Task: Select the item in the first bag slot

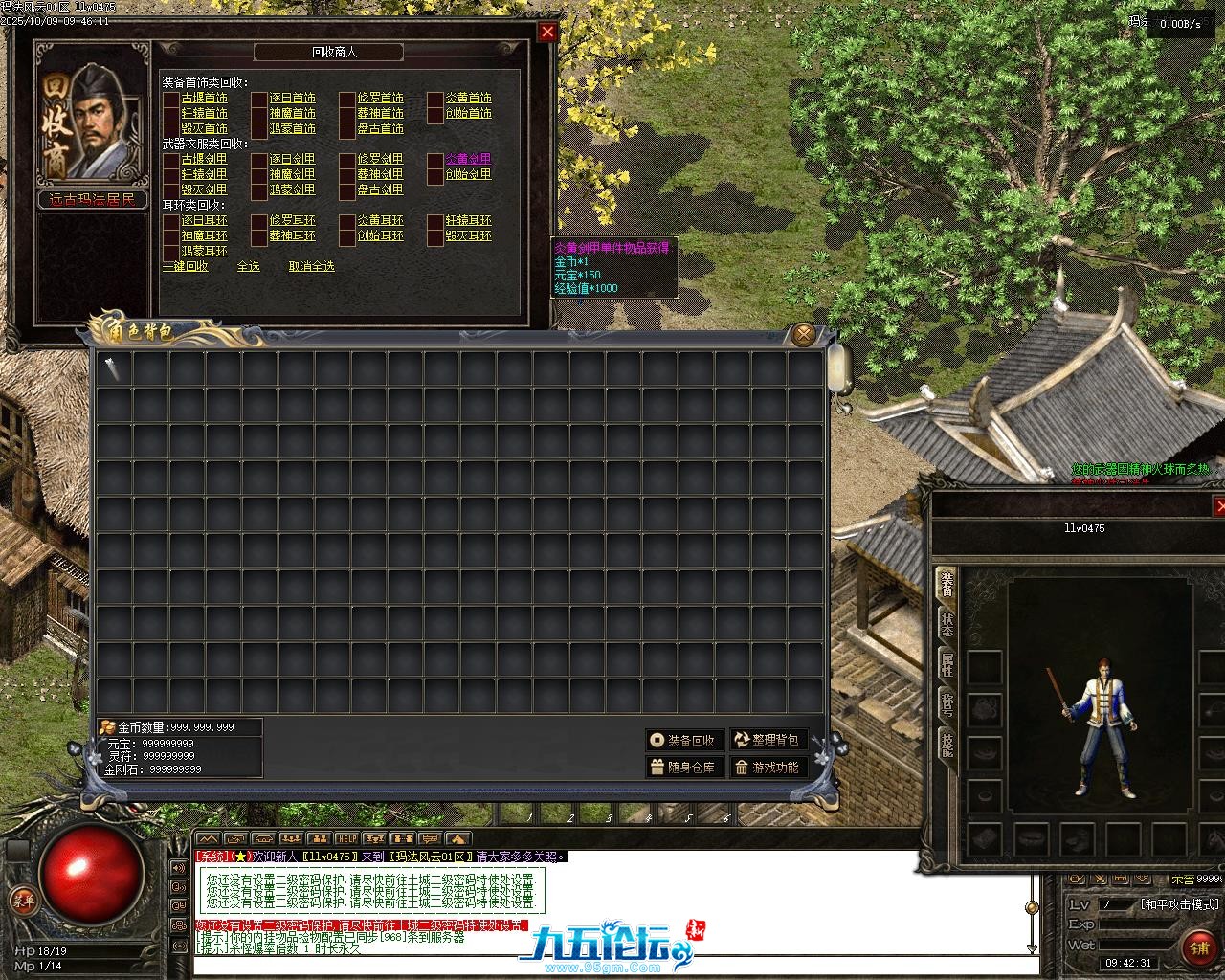Action: [x=114, y=369]
